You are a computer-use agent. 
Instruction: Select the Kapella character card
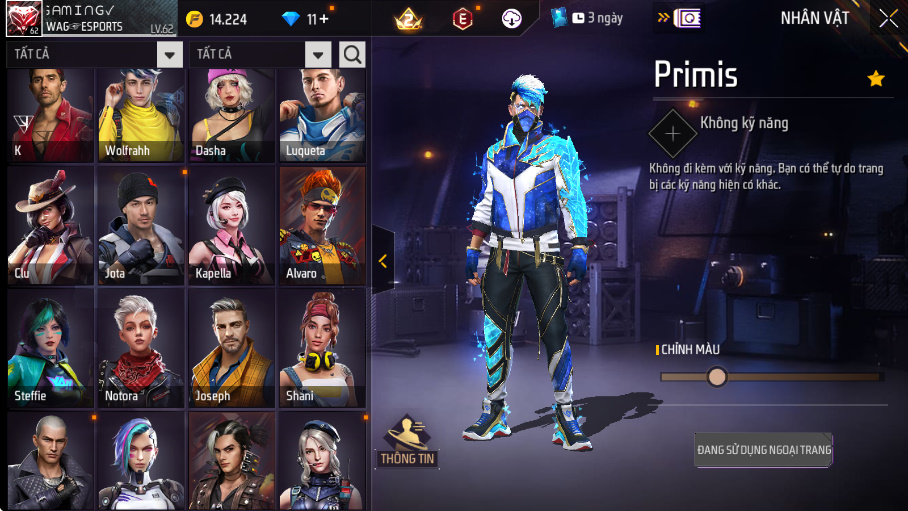point(231,225)
